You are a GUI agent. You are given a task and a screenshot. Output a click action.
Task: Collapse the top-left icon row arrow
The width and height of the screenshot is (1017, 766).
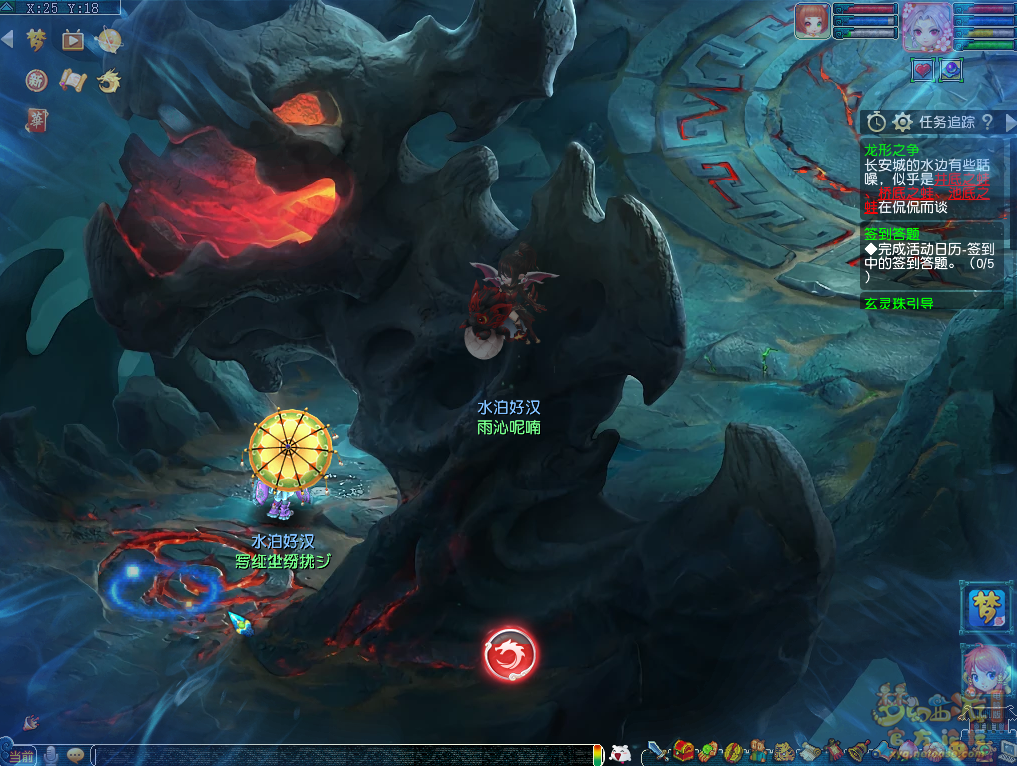point(8,40)
